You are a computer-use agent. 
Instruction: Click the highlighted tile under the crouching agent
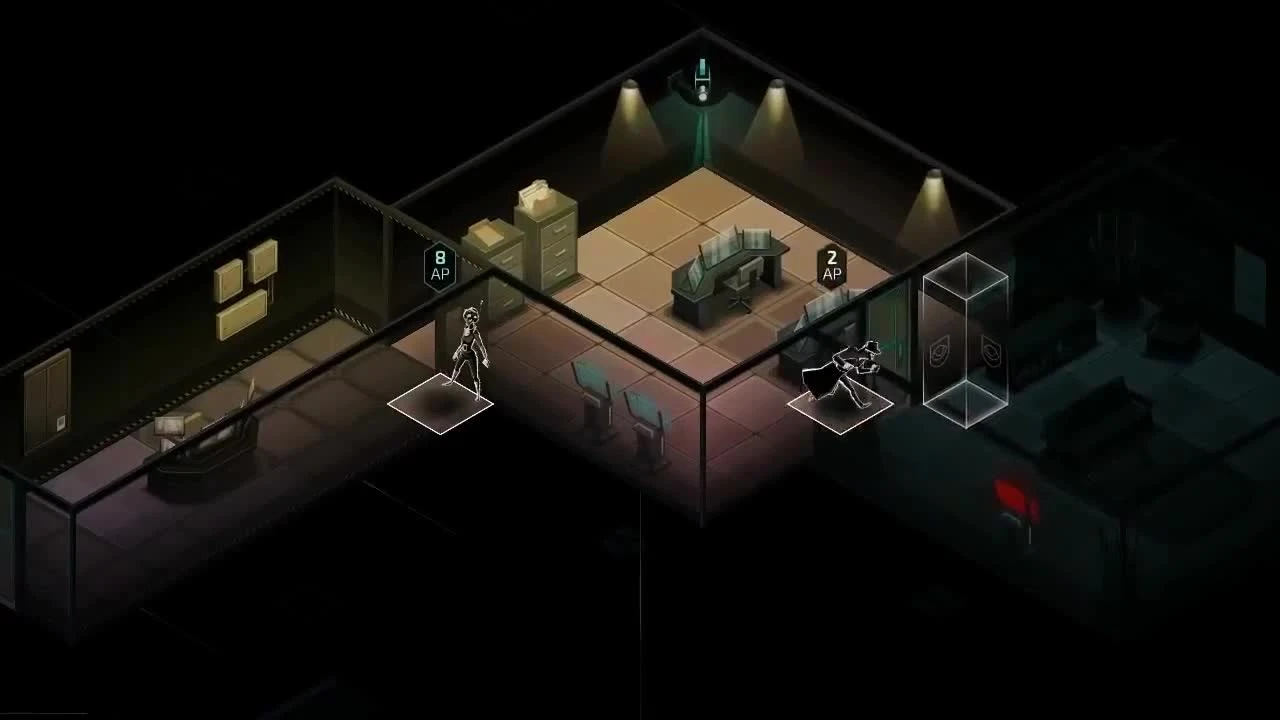tap(840, 407)
